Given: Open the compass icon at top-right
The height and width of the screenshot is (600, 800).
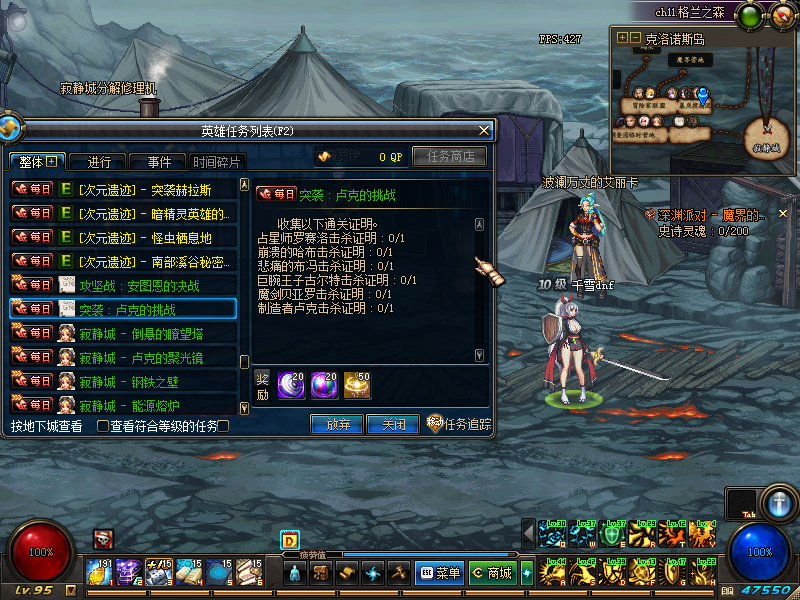Looking at the screenshot, I should 781,16.
